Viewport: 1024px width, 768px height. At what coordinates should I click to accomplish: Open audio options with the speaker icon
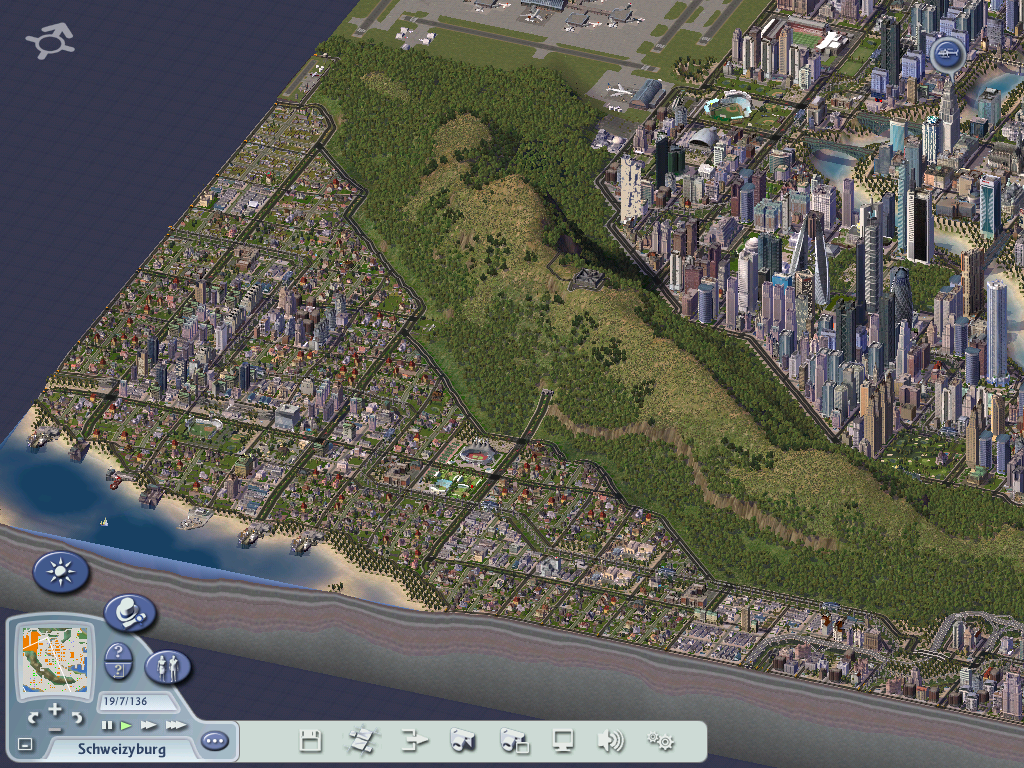pos(610,741)
